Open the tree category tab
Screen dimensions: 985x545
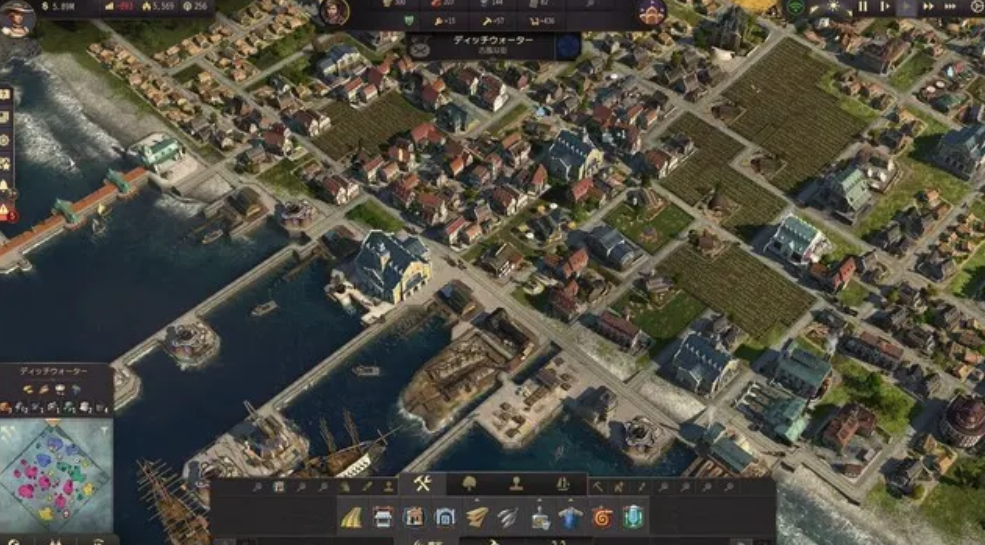(x=469, y=484)
